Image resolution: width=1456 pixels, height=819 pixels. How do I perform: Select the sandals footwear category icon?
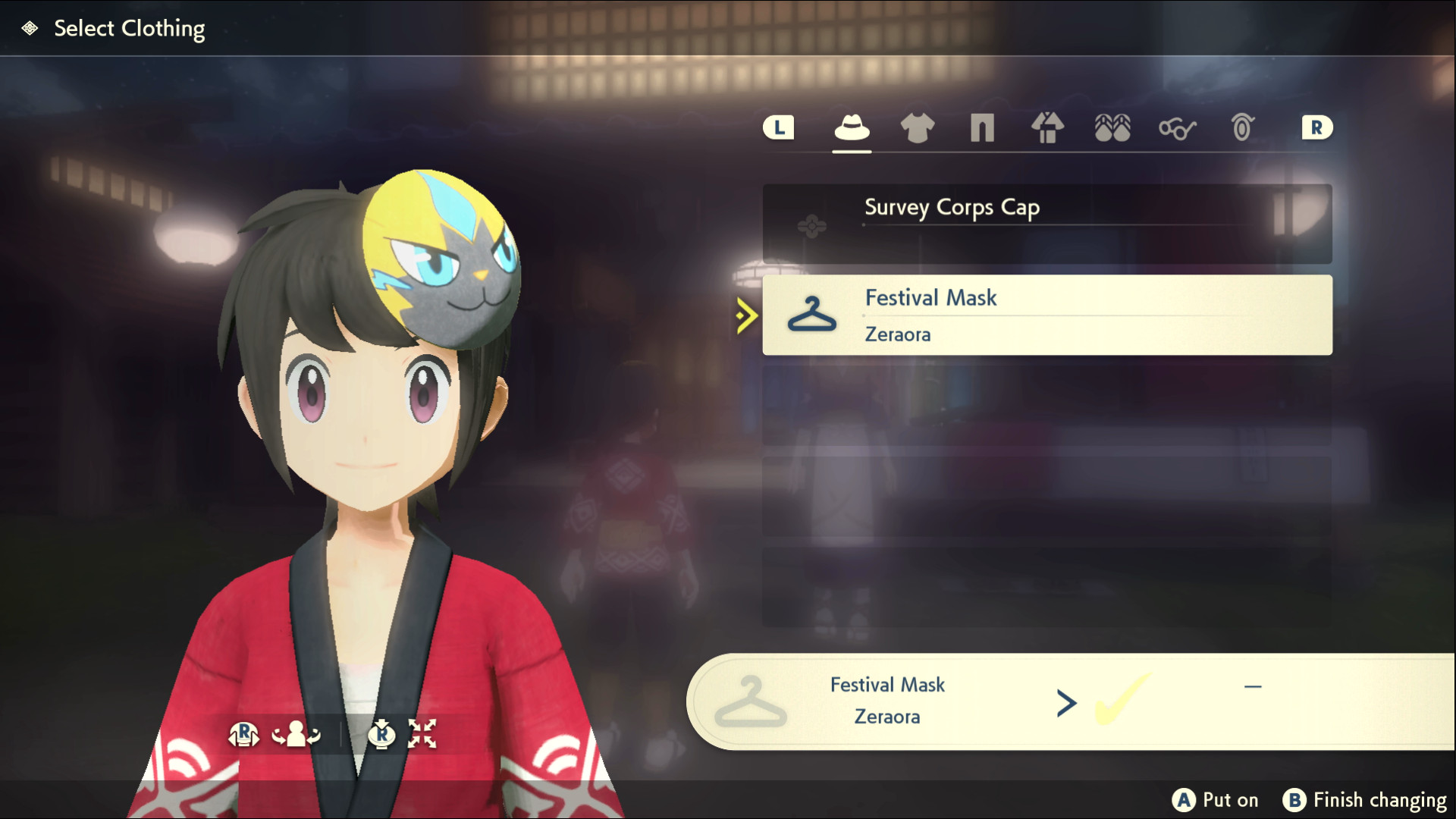(1112, 129)
